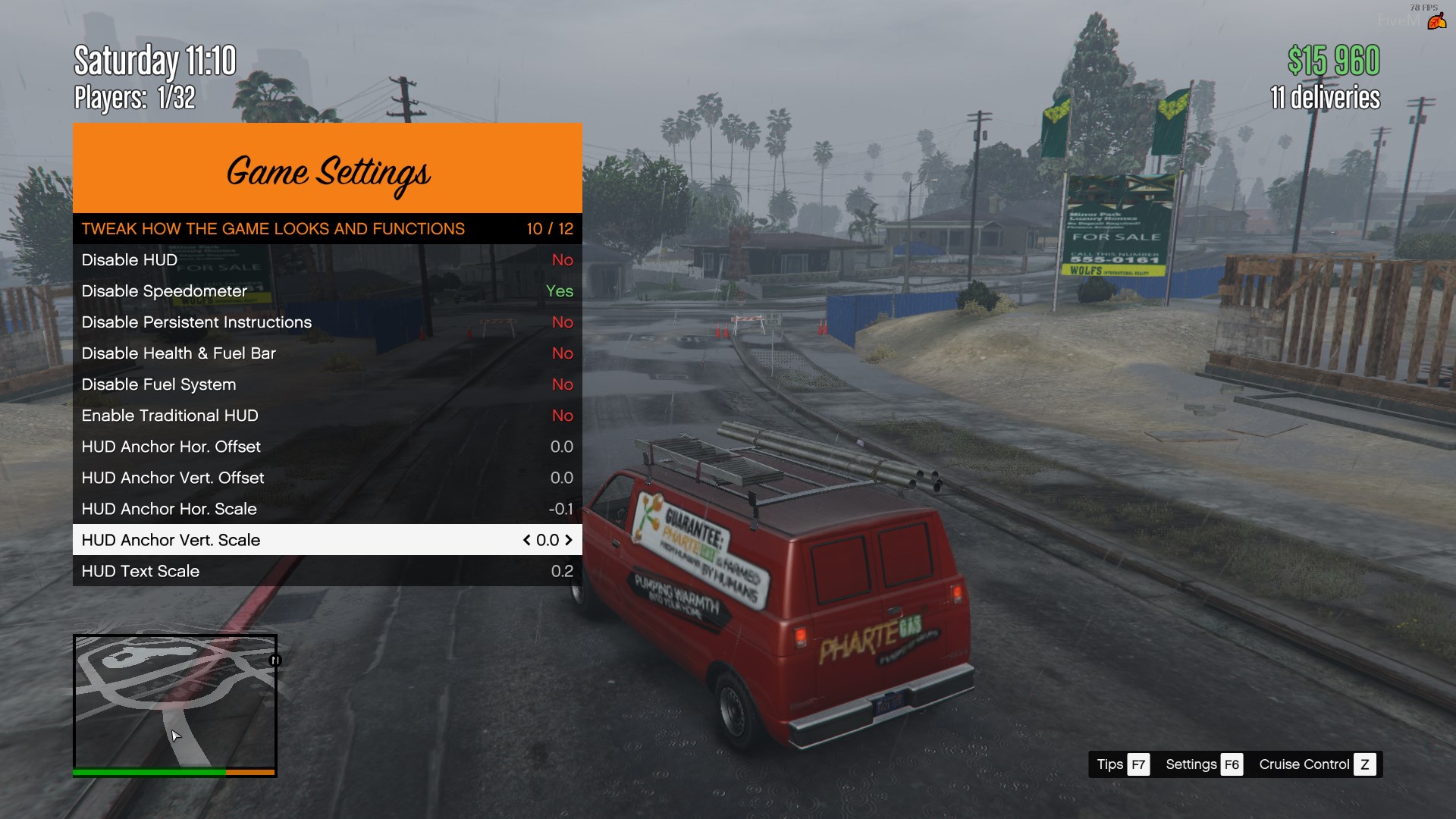The width and height of the screenshot is (1456, 819).
Task: Select HUD Anchor Hor. Offset row
Action: pos(327,447)
